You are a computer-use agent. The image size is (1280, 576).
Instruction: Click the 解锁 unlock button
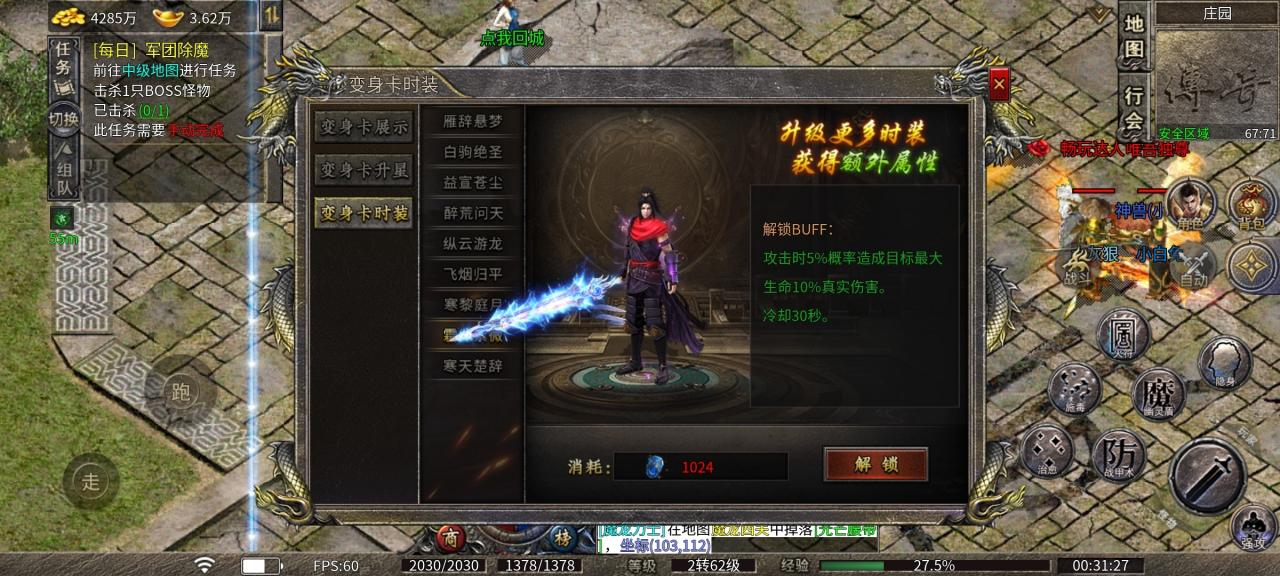[875, 464]
